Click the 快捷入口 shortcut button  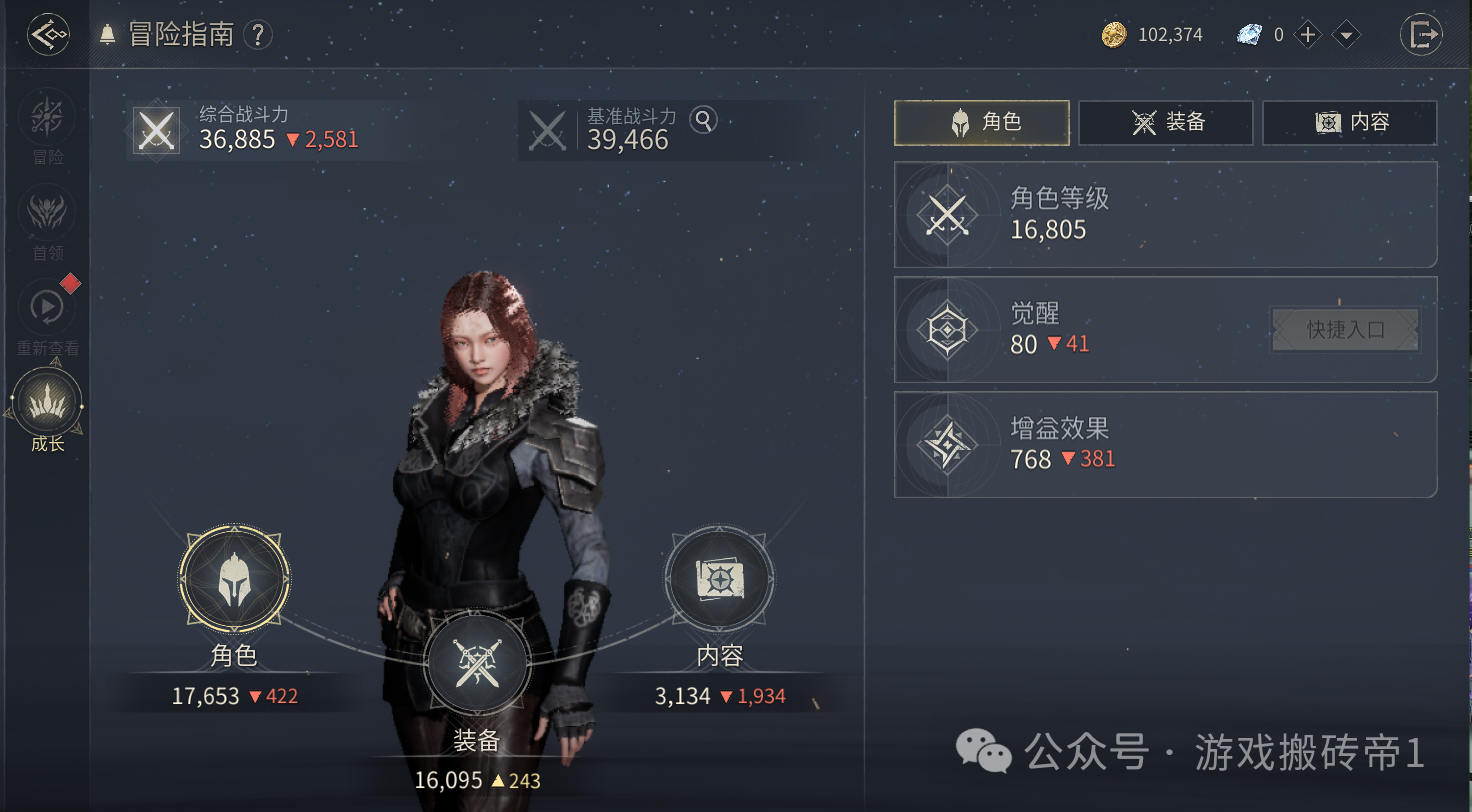1345,330
